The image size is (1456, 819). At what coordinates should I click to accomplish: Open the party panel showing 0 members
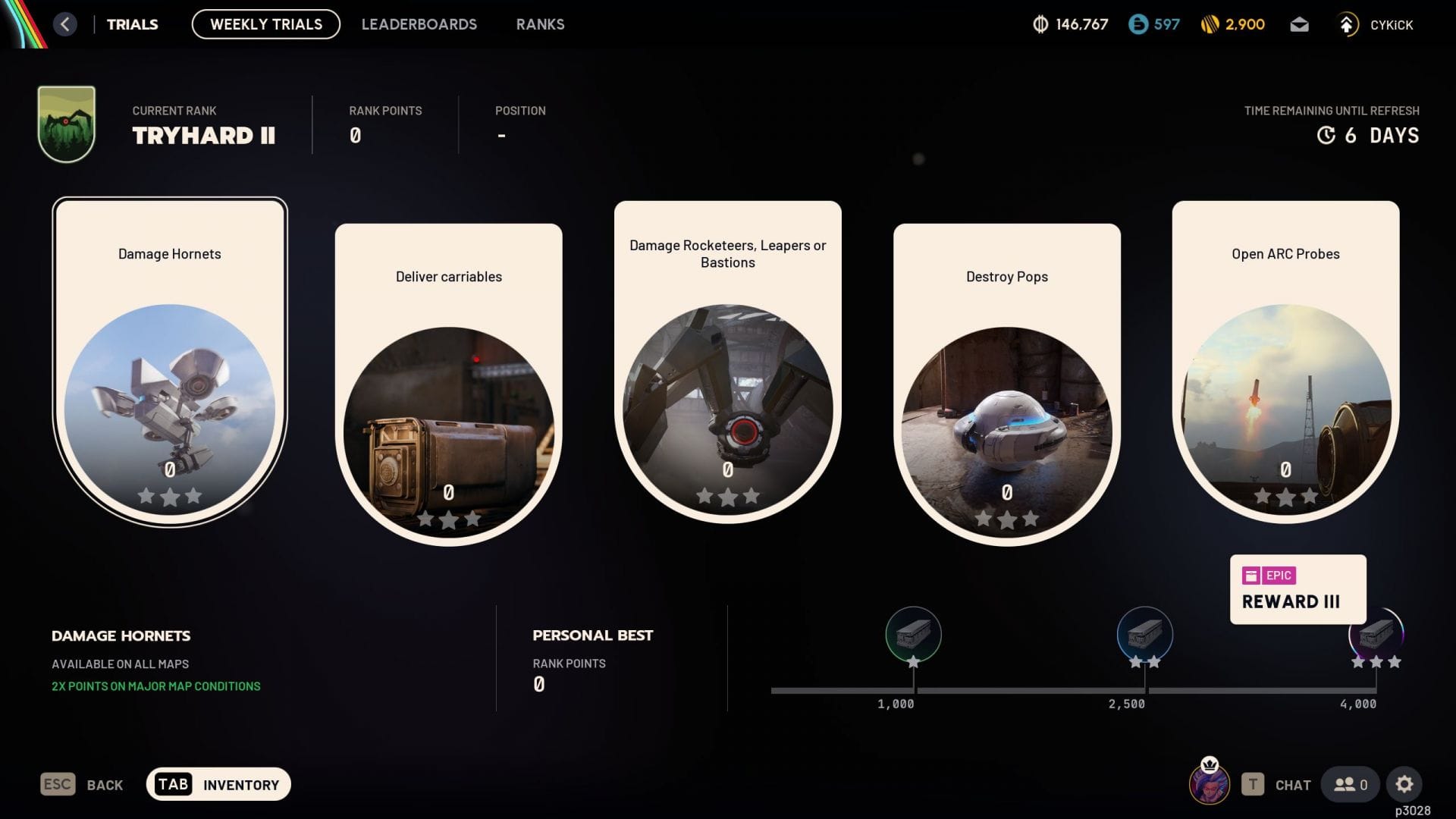[x=1350, y=784]
